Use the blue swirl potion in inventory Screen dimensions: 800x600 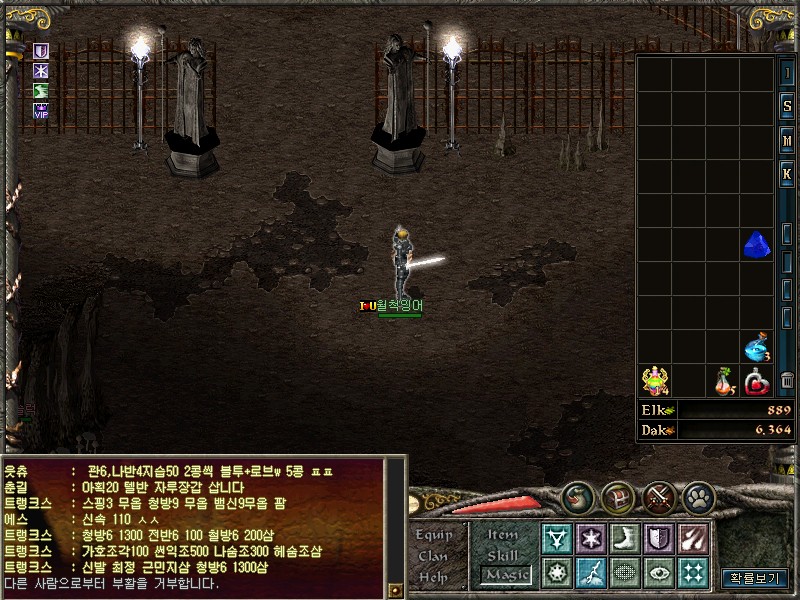(x=757, y=347)
